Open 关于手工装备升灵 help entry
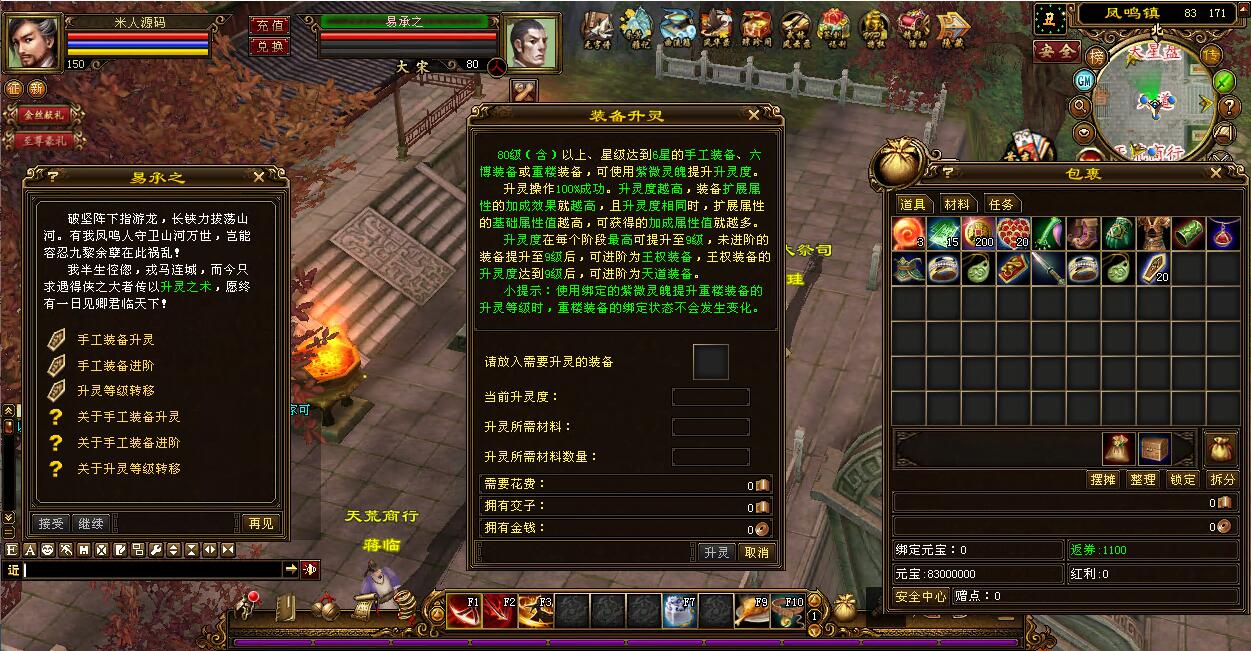 pyautogui.click(x=128, y=416)
